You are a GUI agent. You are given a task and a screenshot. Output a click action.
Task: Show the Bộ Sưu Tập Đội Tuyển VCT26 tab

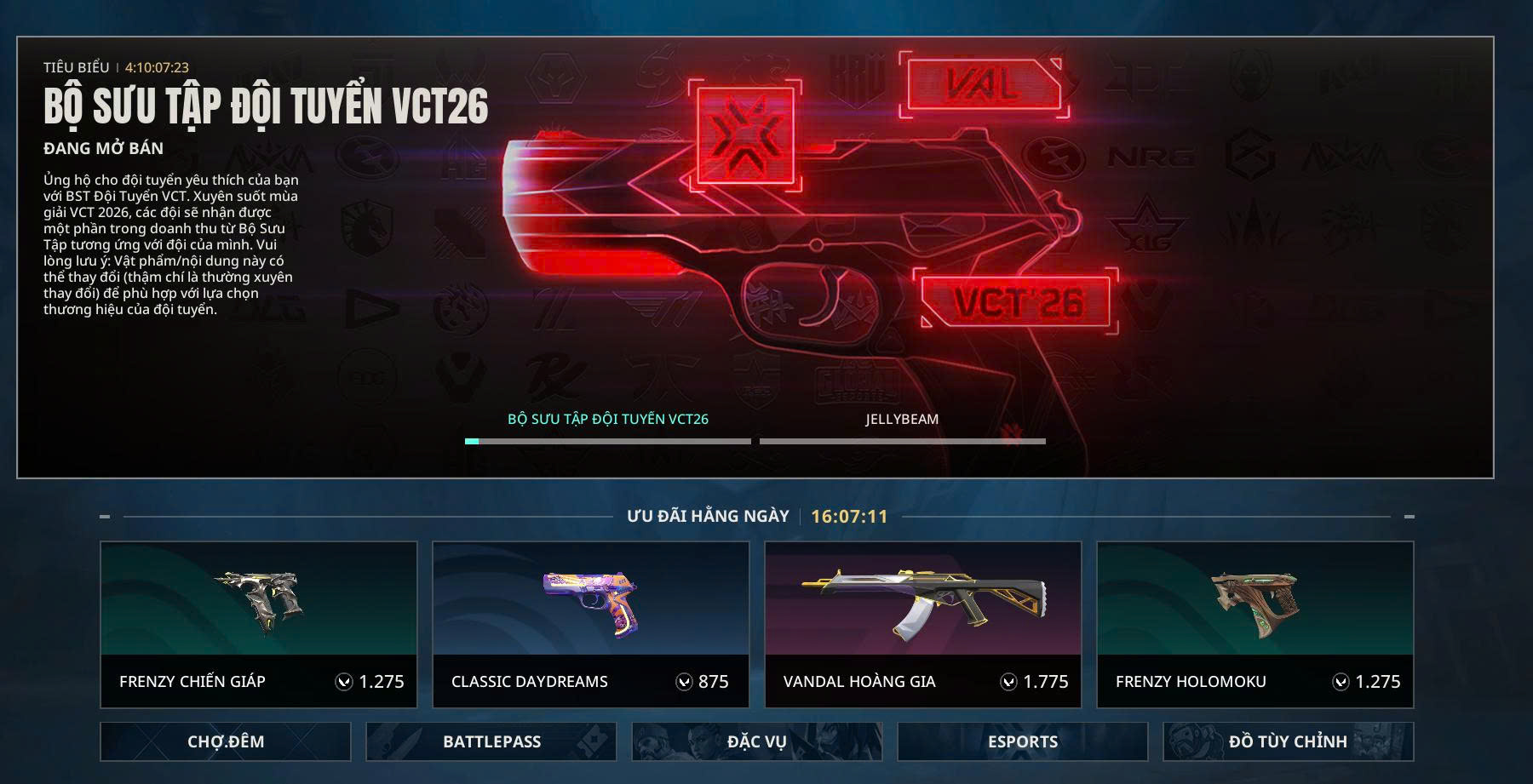608,420
